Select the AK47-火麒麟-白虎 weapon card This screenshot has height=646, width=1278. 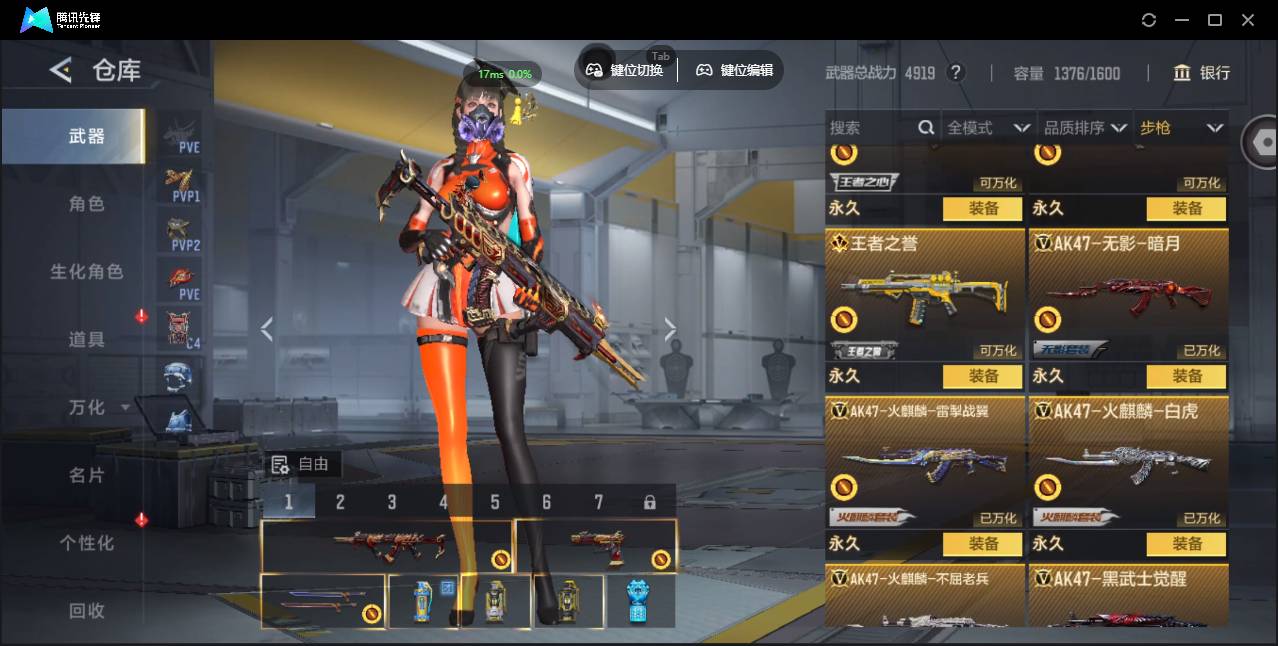[1128, 462]
